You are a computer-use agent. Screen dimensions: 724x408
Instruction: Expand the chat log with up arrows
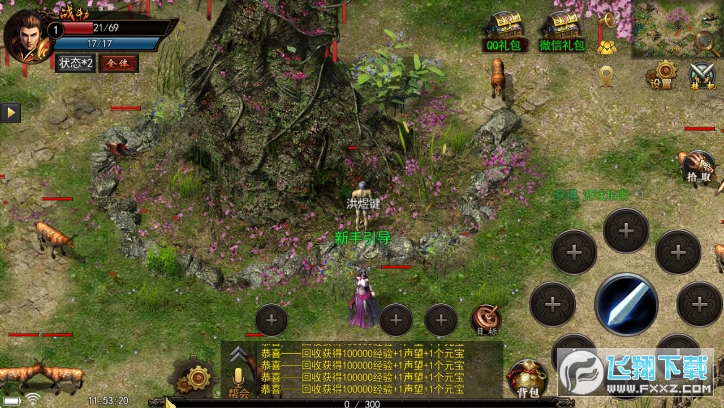pos(238,353)
